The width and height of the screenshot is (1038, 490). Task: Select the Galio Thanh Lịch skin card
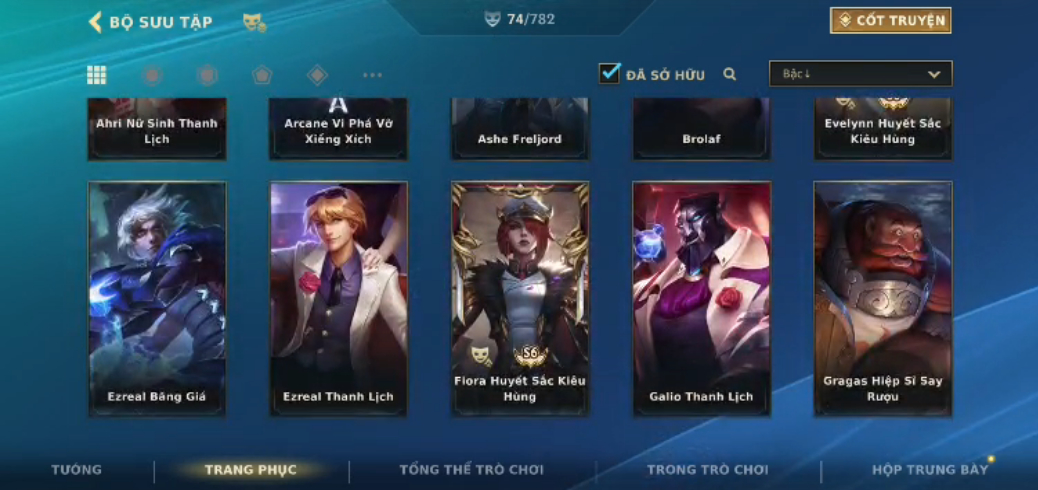pos(701,297)
